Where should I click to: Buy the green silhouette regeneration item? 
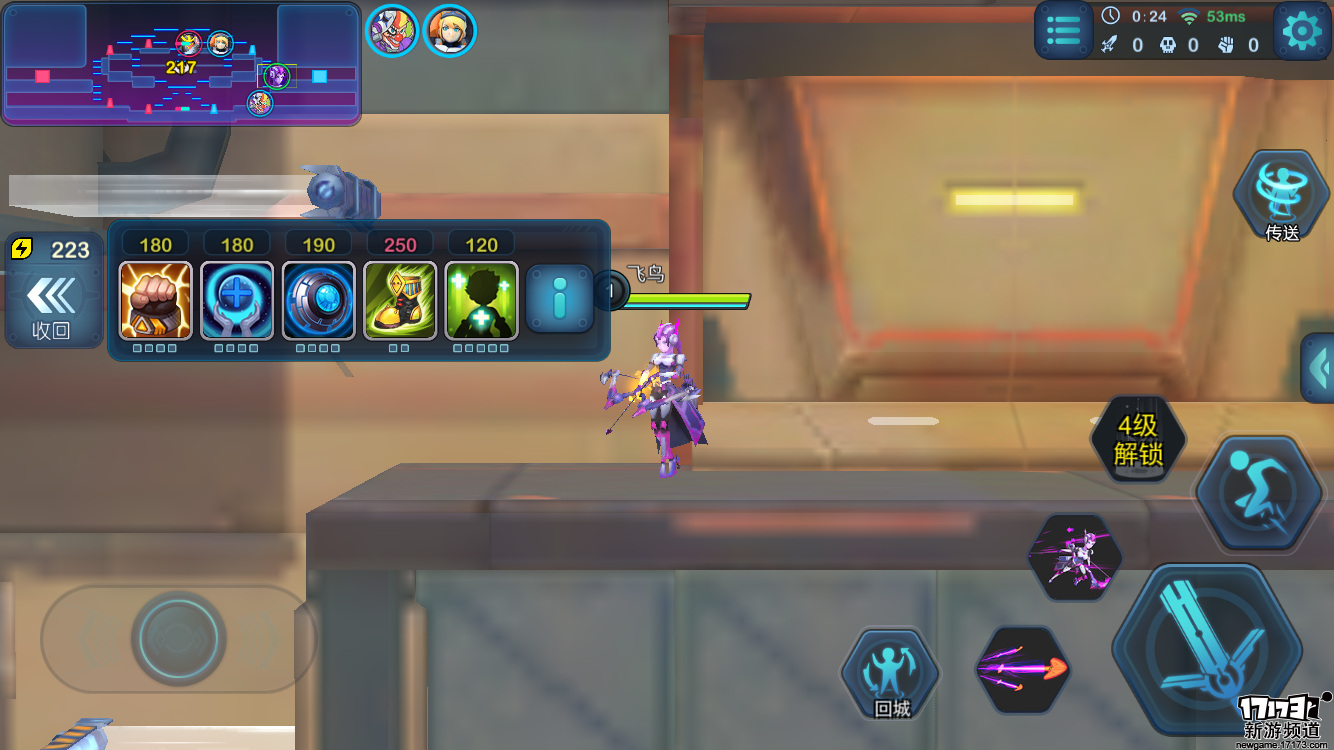pos(481,301)
